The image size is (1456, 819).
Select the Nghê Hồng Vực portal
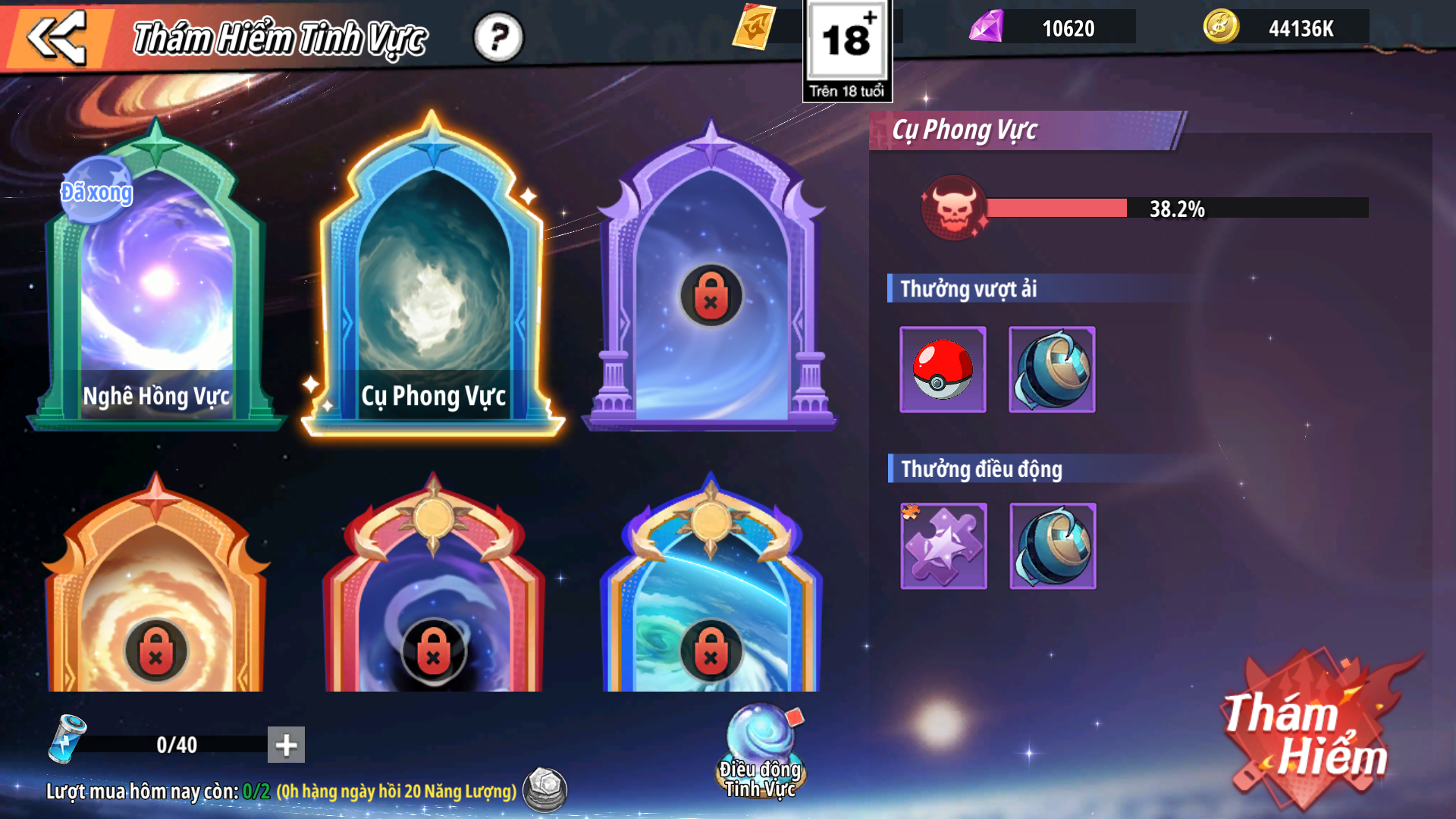point(157,281)
